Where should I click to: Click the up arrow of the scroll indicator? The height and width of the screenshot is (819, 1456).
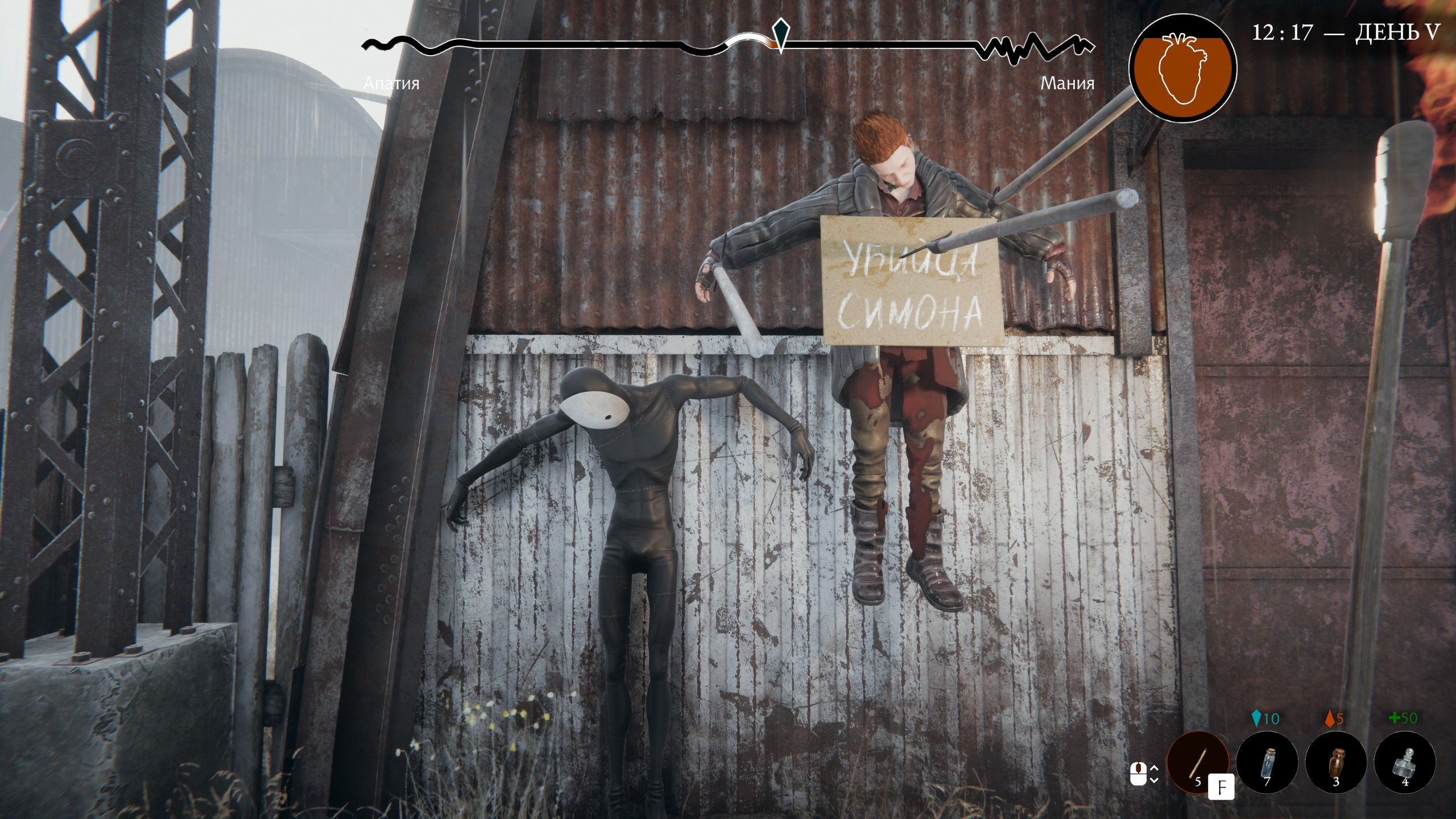click(1154, 767)
